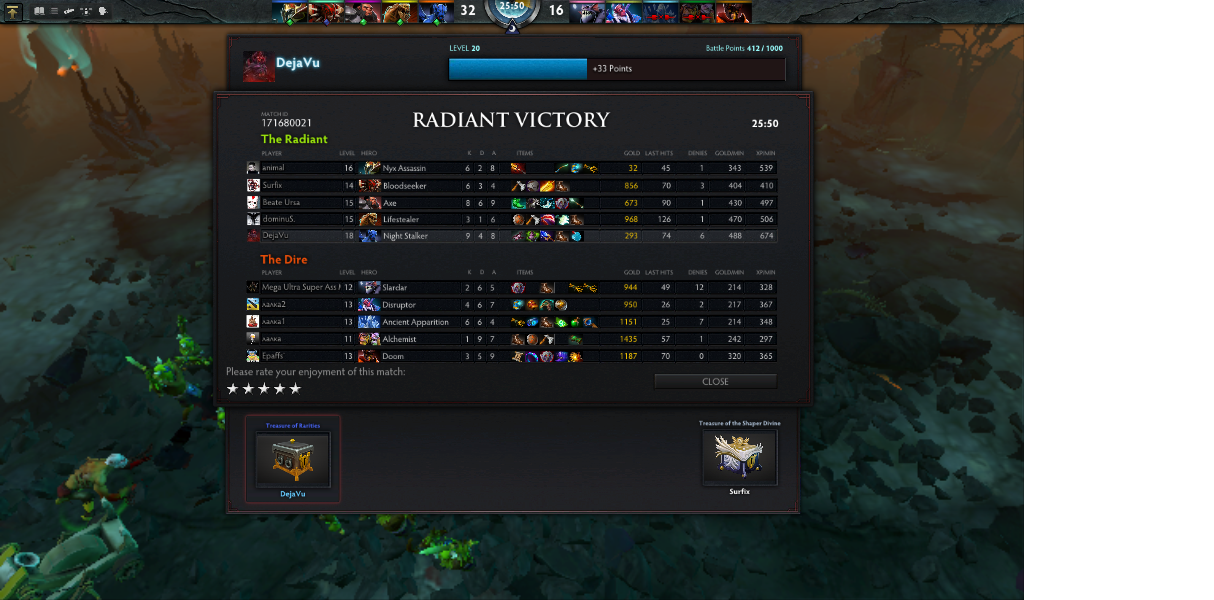Click DejaVu's profile avatar in the header
The height and width of the screenshot is (600, 1214).
point(258,66)
